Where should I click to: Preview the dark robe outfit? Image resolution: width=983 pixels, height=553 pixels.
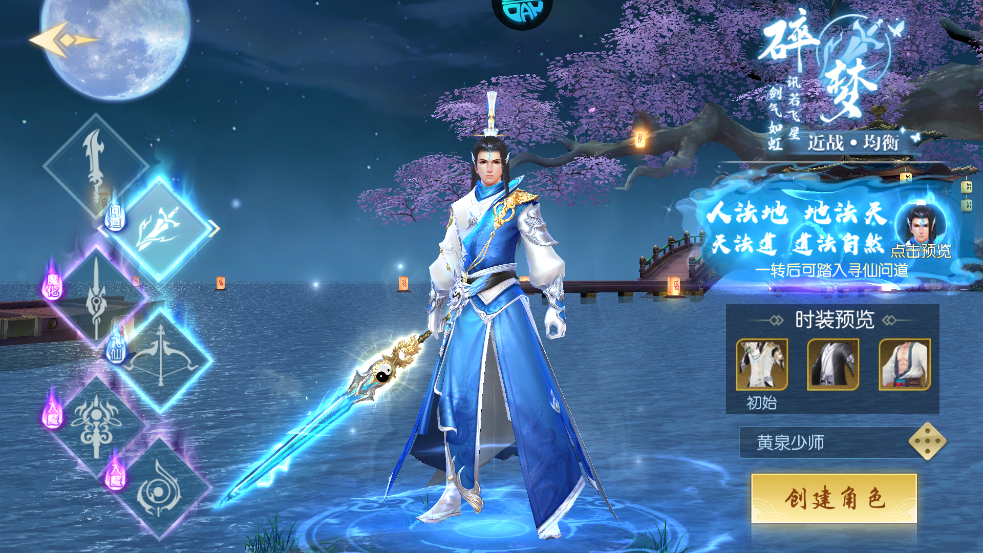(833, 365)
